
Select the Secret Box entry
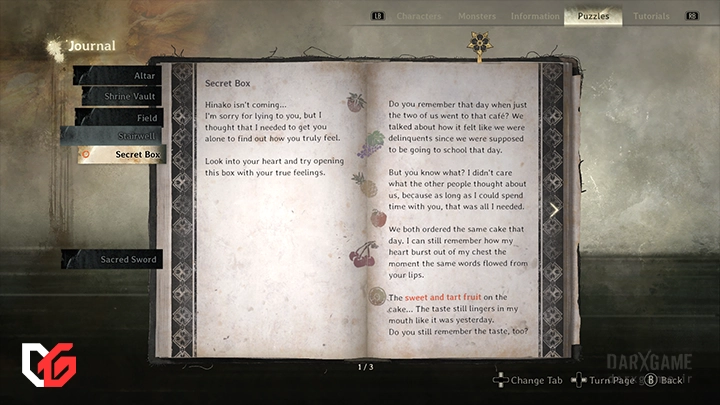120,155
